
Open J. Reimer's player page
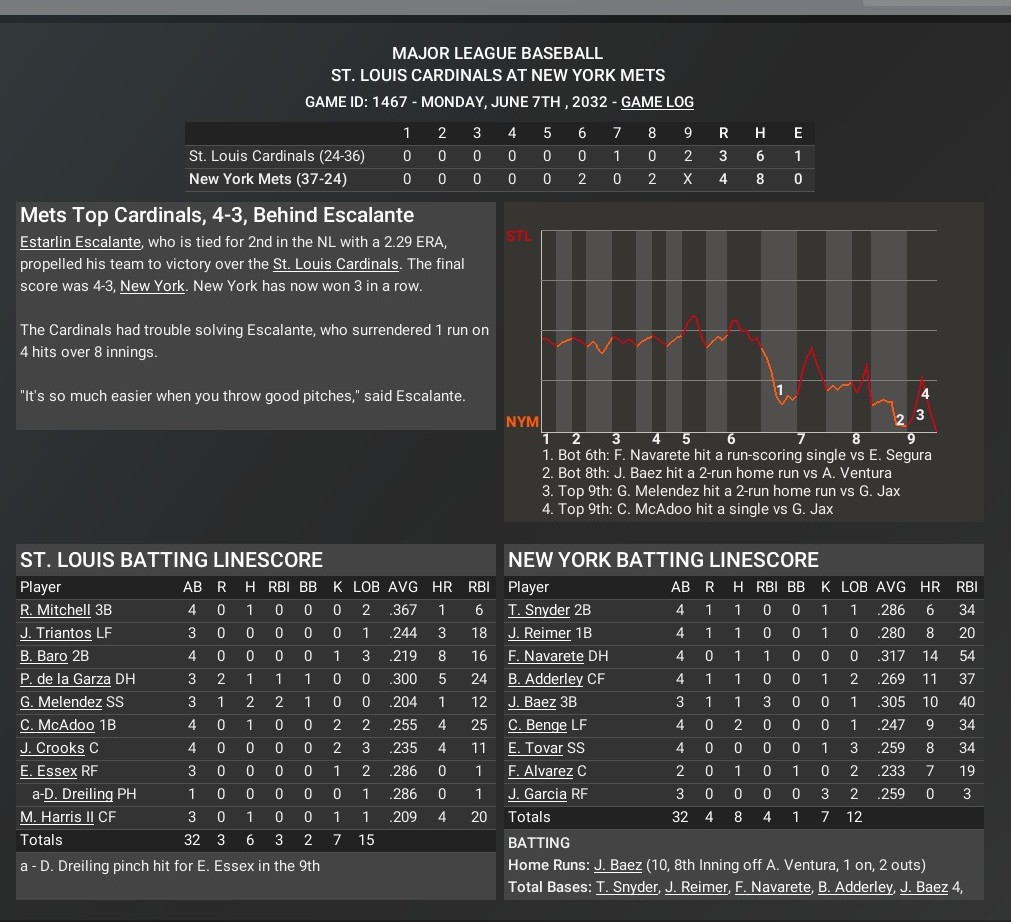point(540,633)
